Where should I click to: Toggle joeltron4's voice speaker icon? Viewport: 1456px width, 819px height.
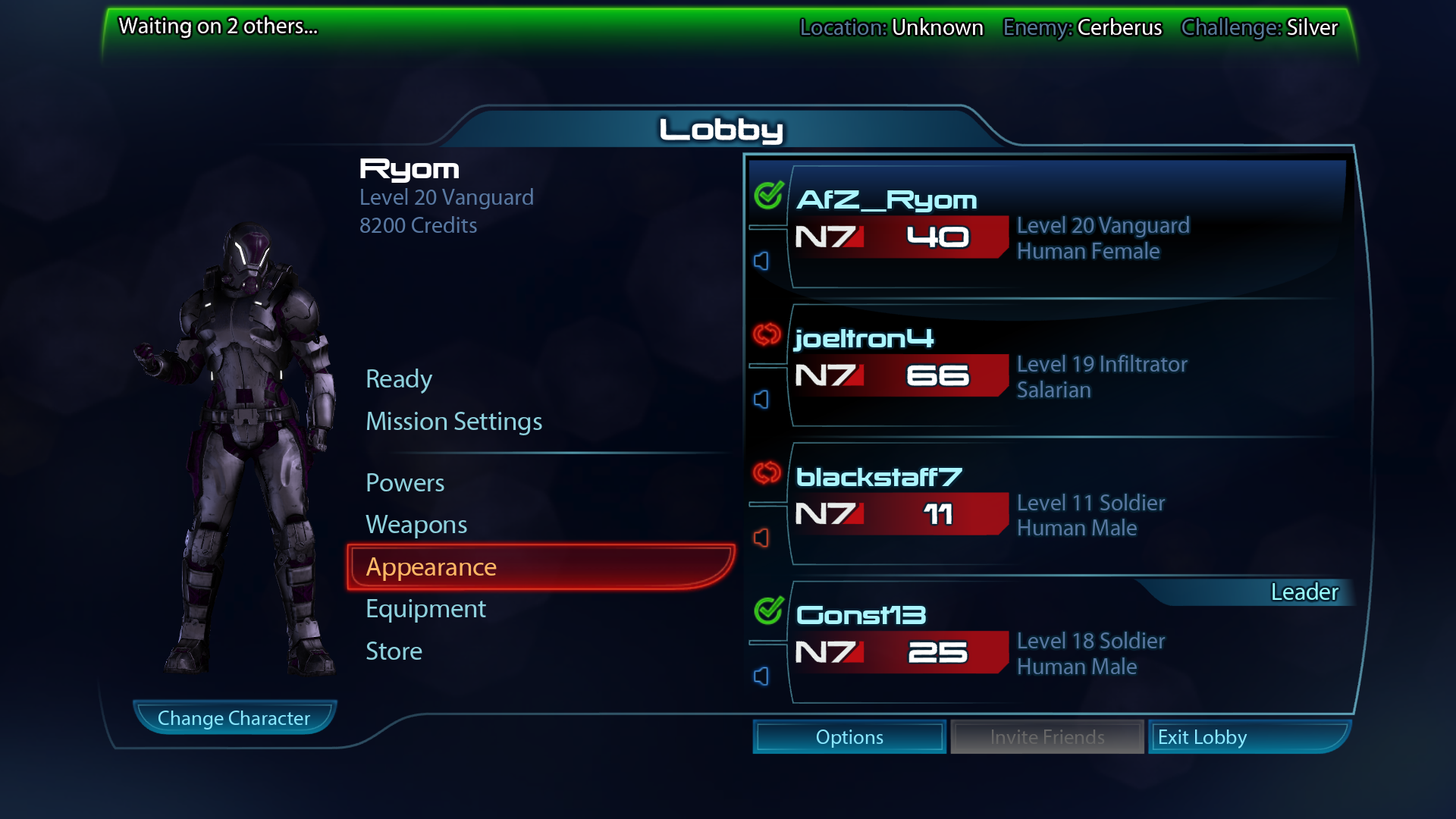coord(761,400)
